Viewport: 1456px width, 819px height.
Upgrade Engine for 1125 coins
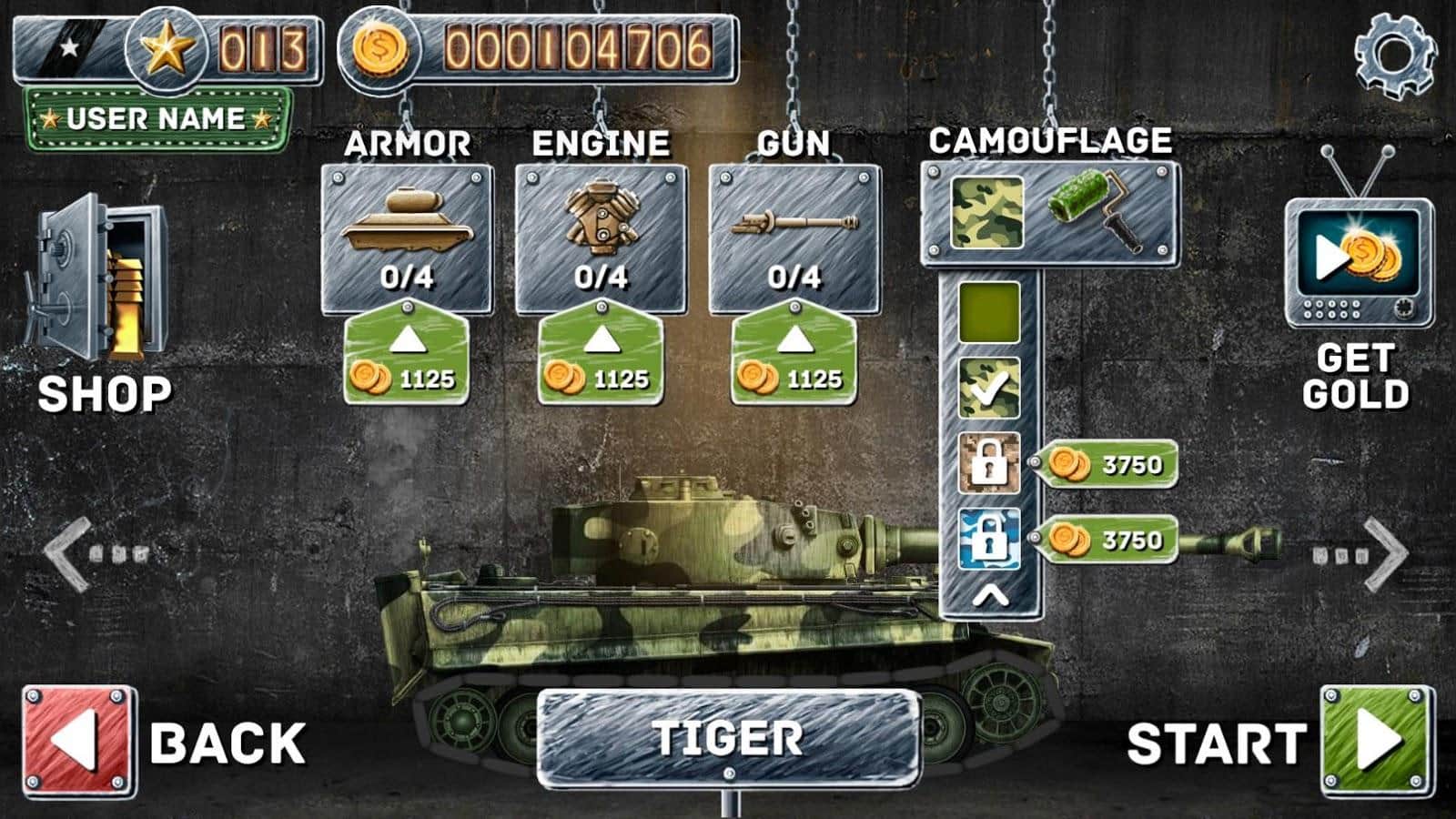tap(601, 359)
